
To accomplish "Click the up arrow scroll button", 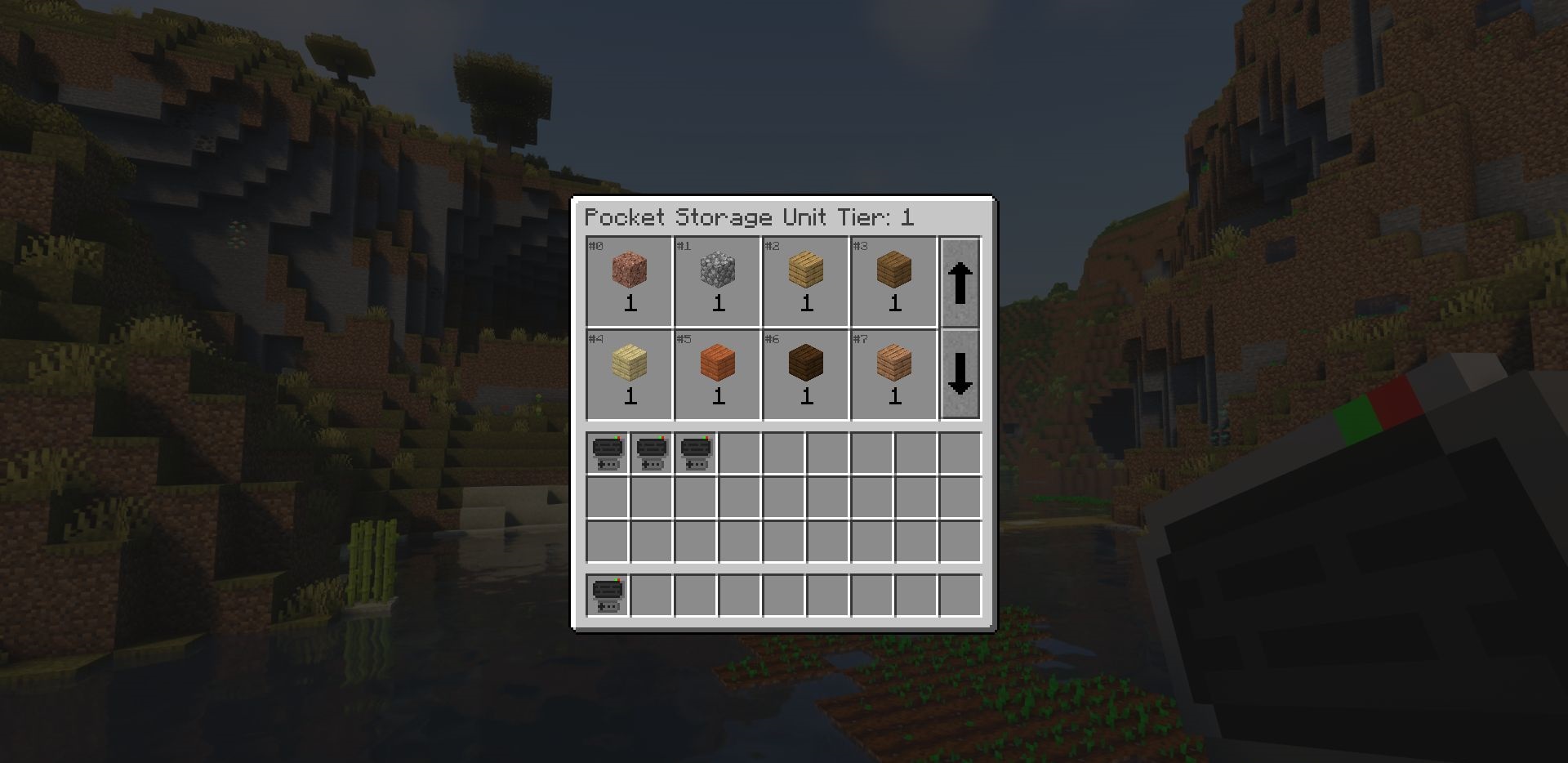I will (960, 283).
